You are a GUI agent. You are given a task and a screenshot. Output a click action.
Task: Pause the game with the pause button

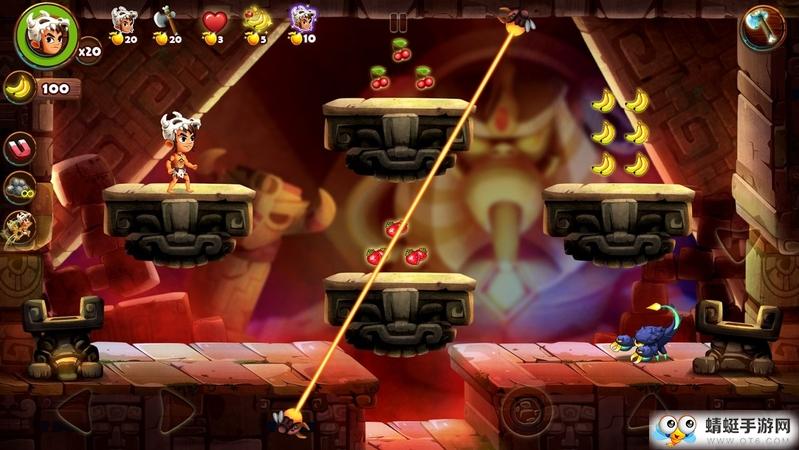(x=399, y=22)
